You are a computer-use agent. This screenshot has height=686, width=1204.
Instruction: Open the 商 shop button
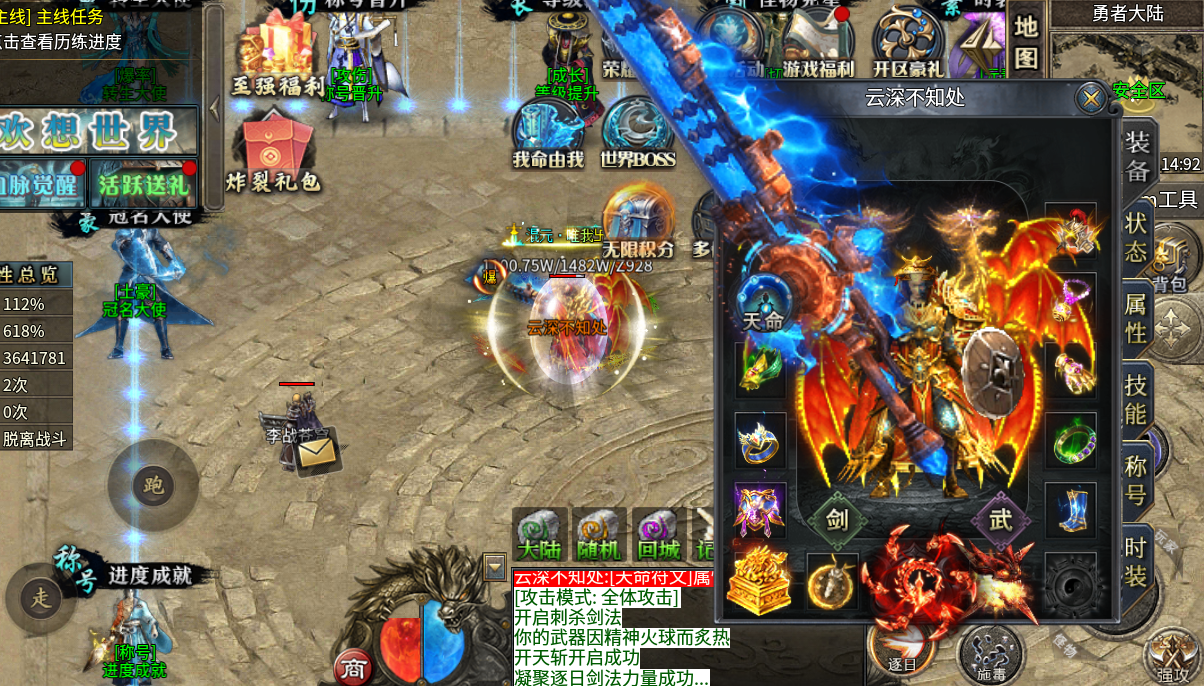(352, 667)
